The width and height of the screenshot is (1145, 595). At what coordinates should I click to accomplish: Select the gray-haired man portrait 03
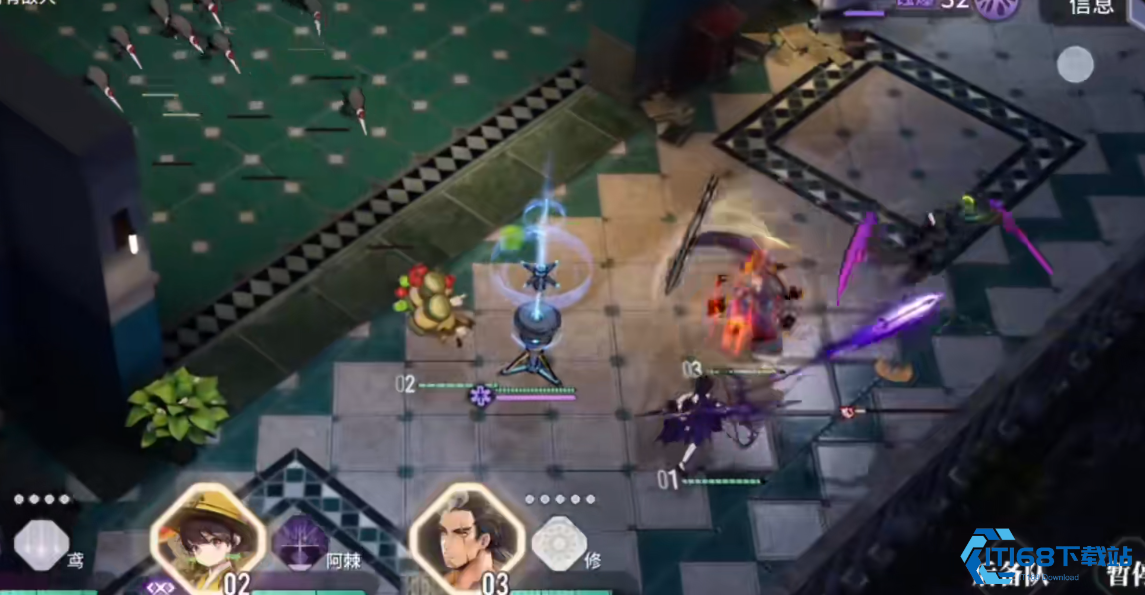click(x=467, y=537)
